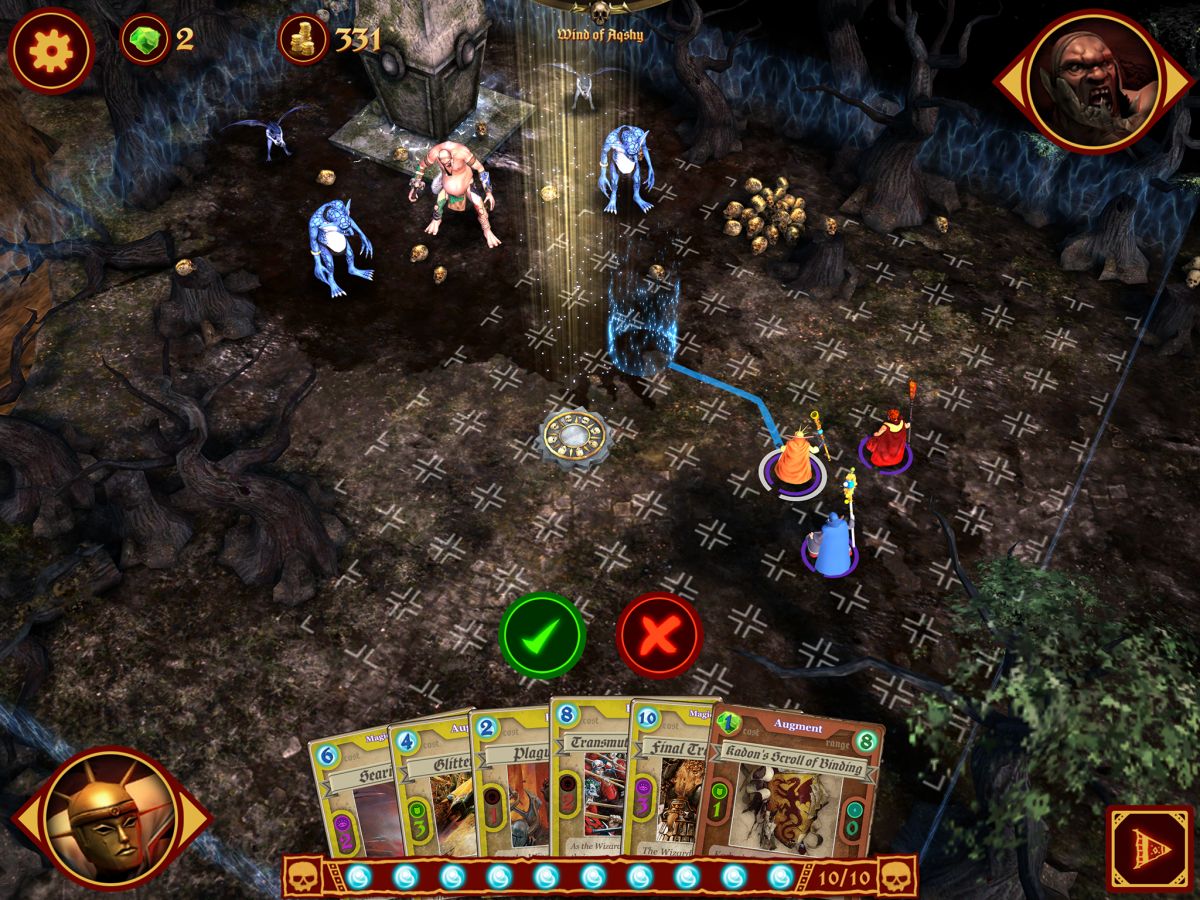The image size is (1200, 900).
Task: Select the red-robed wizard unit
Action: click(x=886, y=440)
